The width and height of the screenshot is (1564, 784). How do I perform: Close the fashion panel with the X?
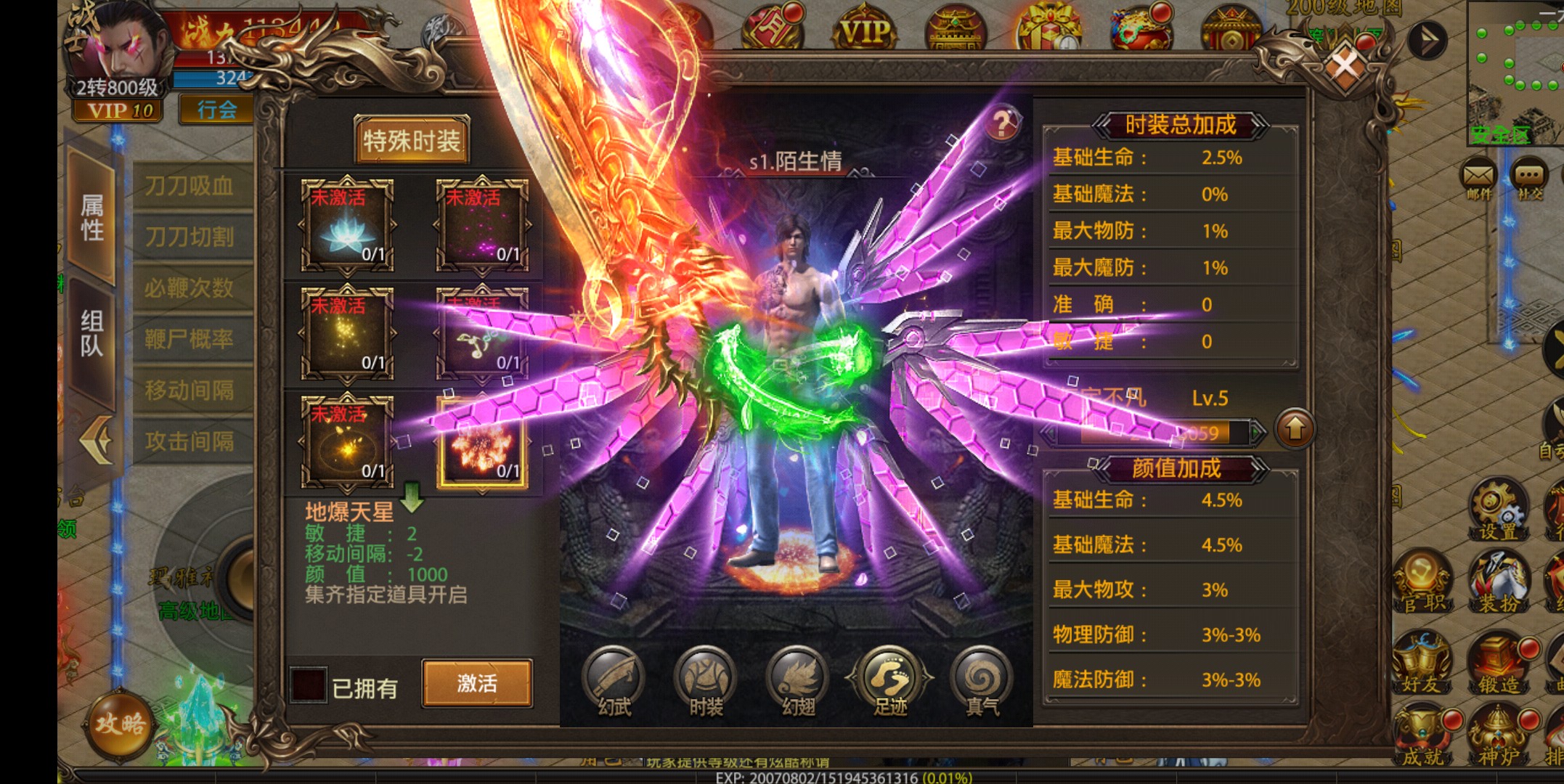[x=1345, y=68]
